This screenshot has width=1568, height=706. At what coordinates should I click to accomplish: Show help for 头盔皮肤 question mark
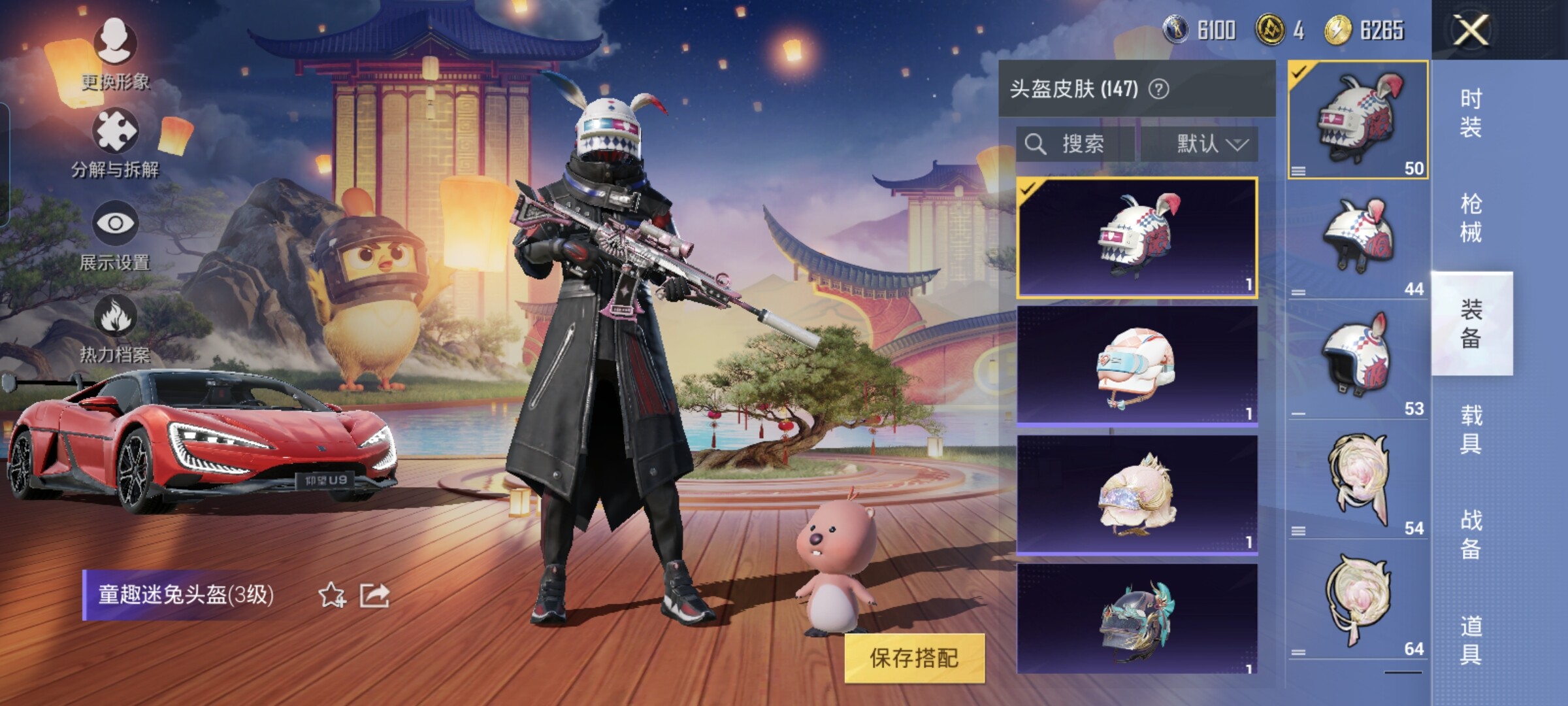[1158, 89]
